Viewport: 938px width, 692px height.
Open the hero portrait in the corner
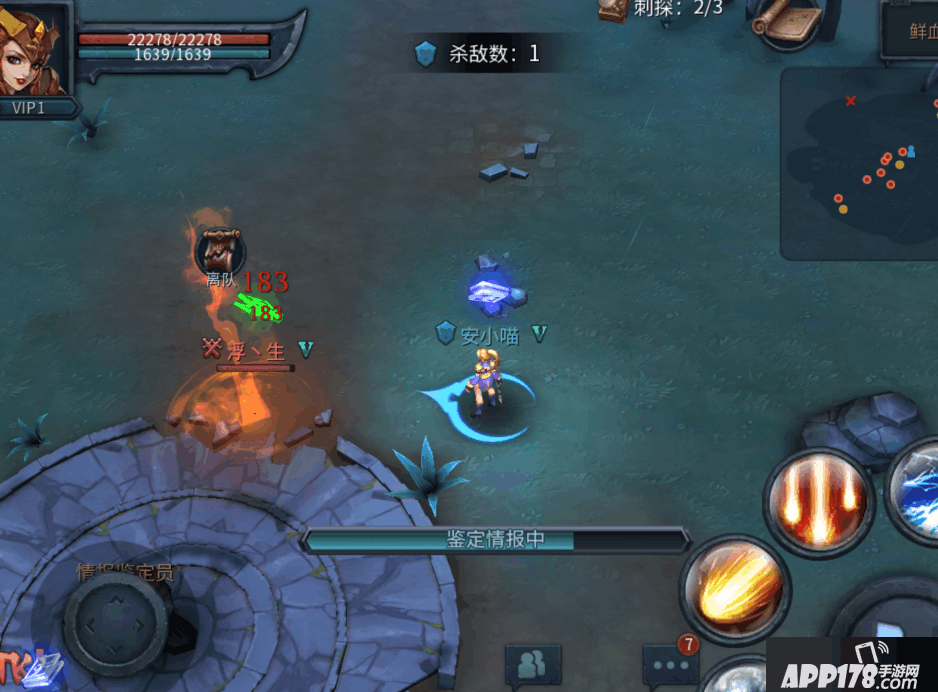coord(35,48)
